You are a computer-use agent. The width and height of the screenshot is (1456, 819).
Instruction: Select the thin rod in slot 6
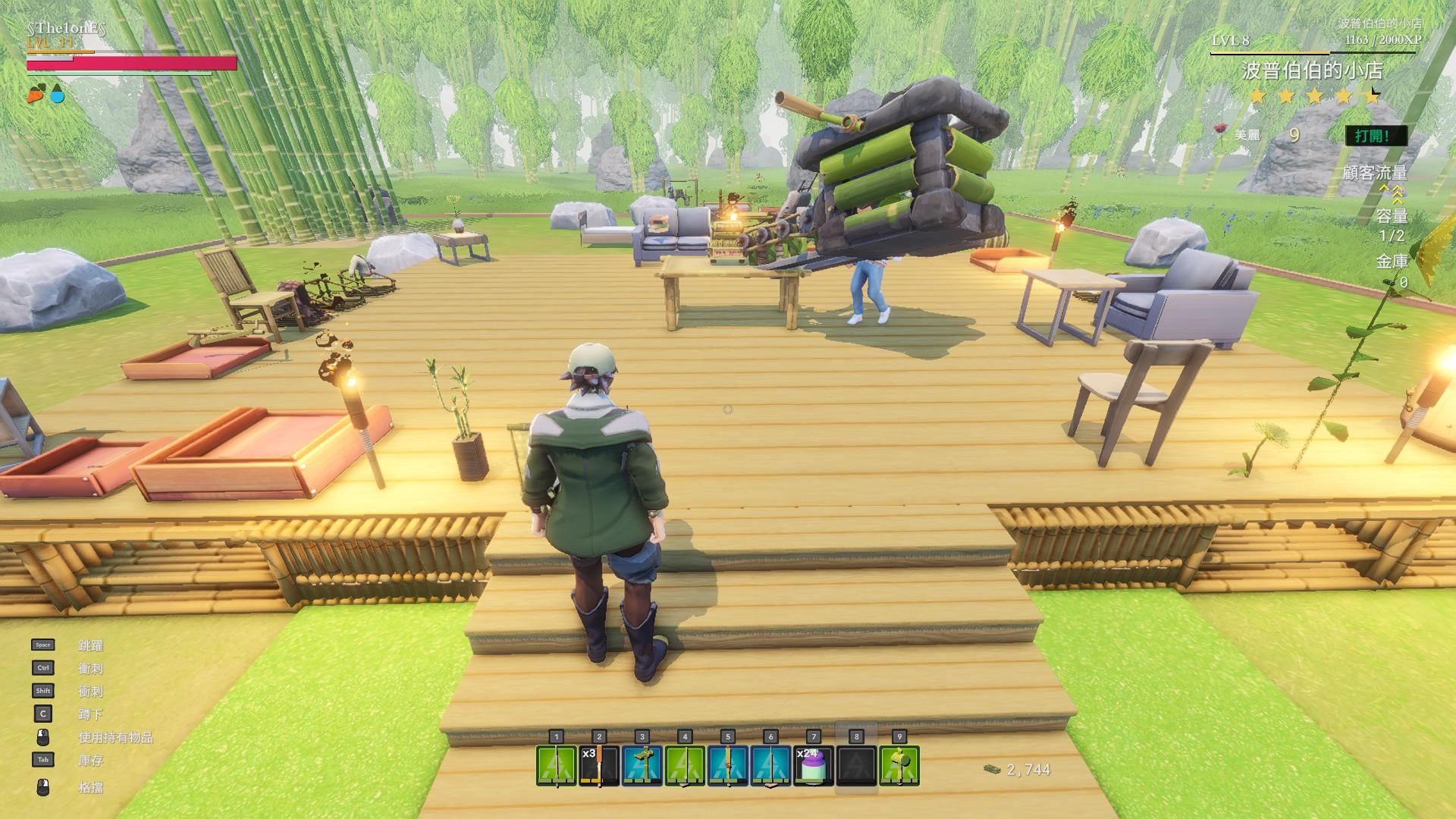pos(770,765)
